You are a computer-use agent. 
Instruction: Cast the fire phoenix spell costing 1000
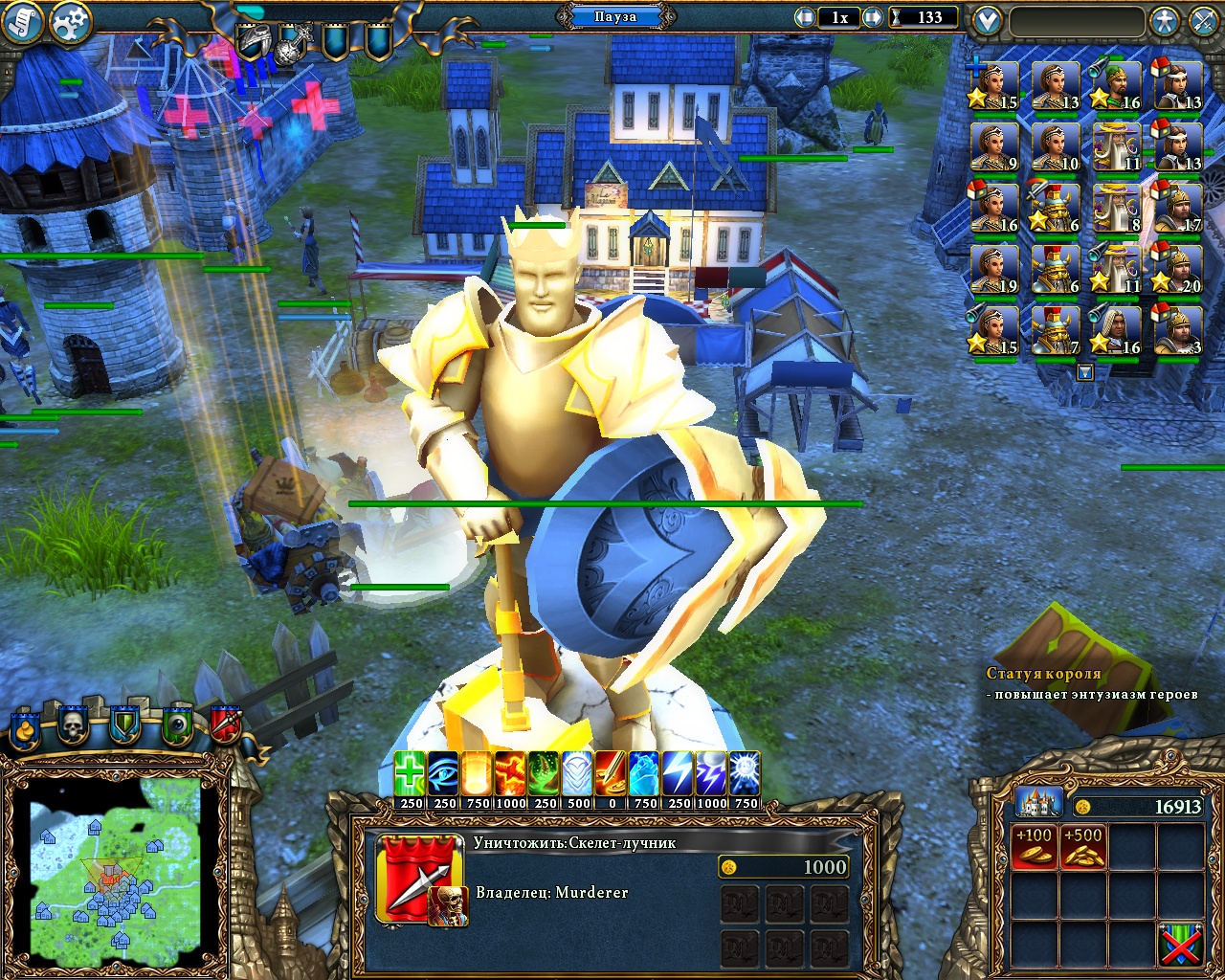pos(510,773)
